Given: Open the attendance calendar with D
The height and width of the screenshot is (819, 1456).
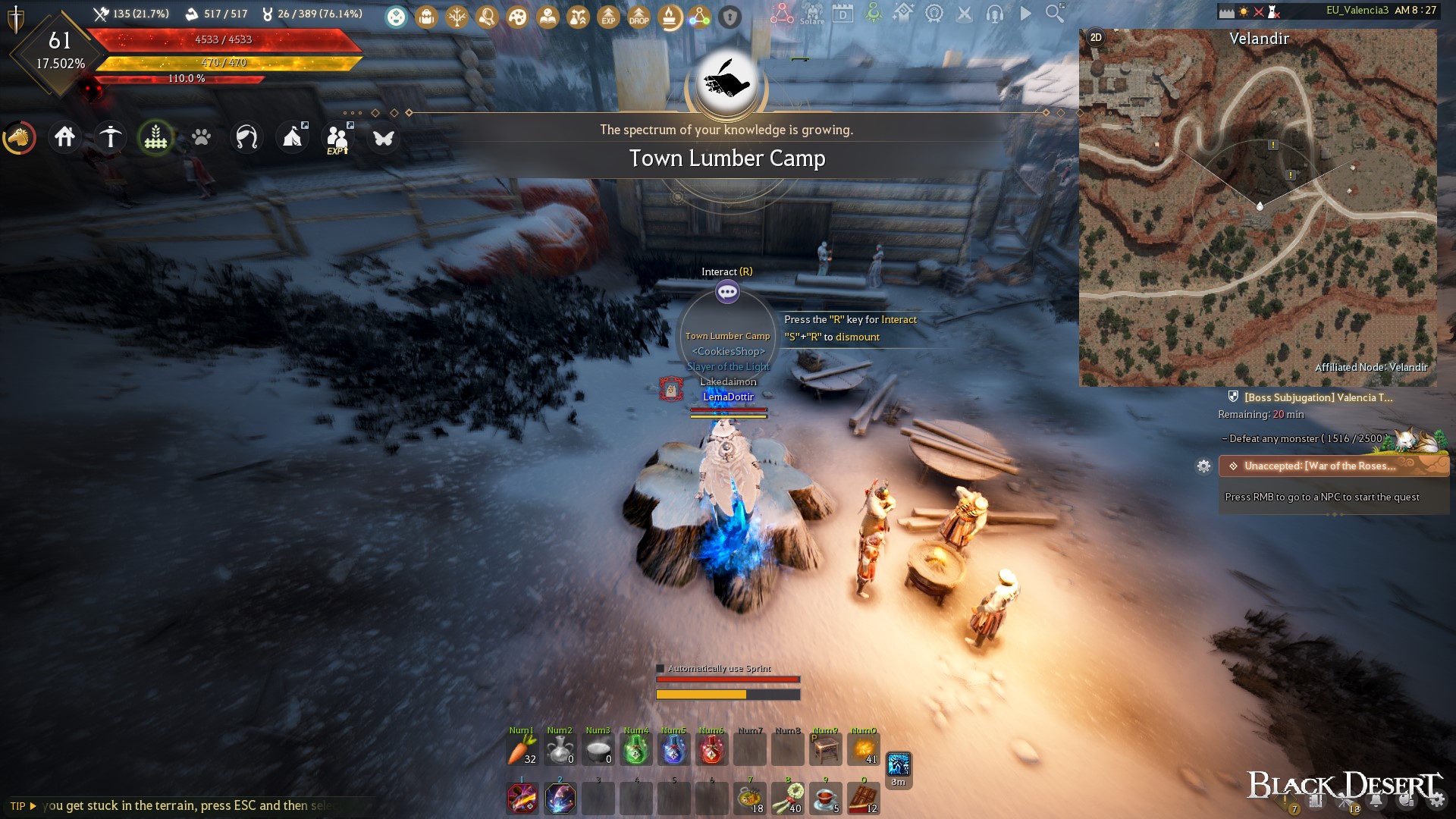Looking at the screenshot, I should pos(843,14).
